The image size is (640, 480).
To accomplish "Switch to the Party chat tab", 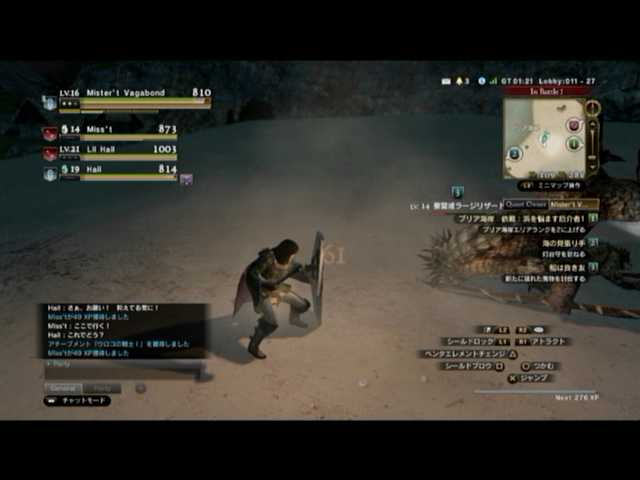I will [x=102, y=388].
